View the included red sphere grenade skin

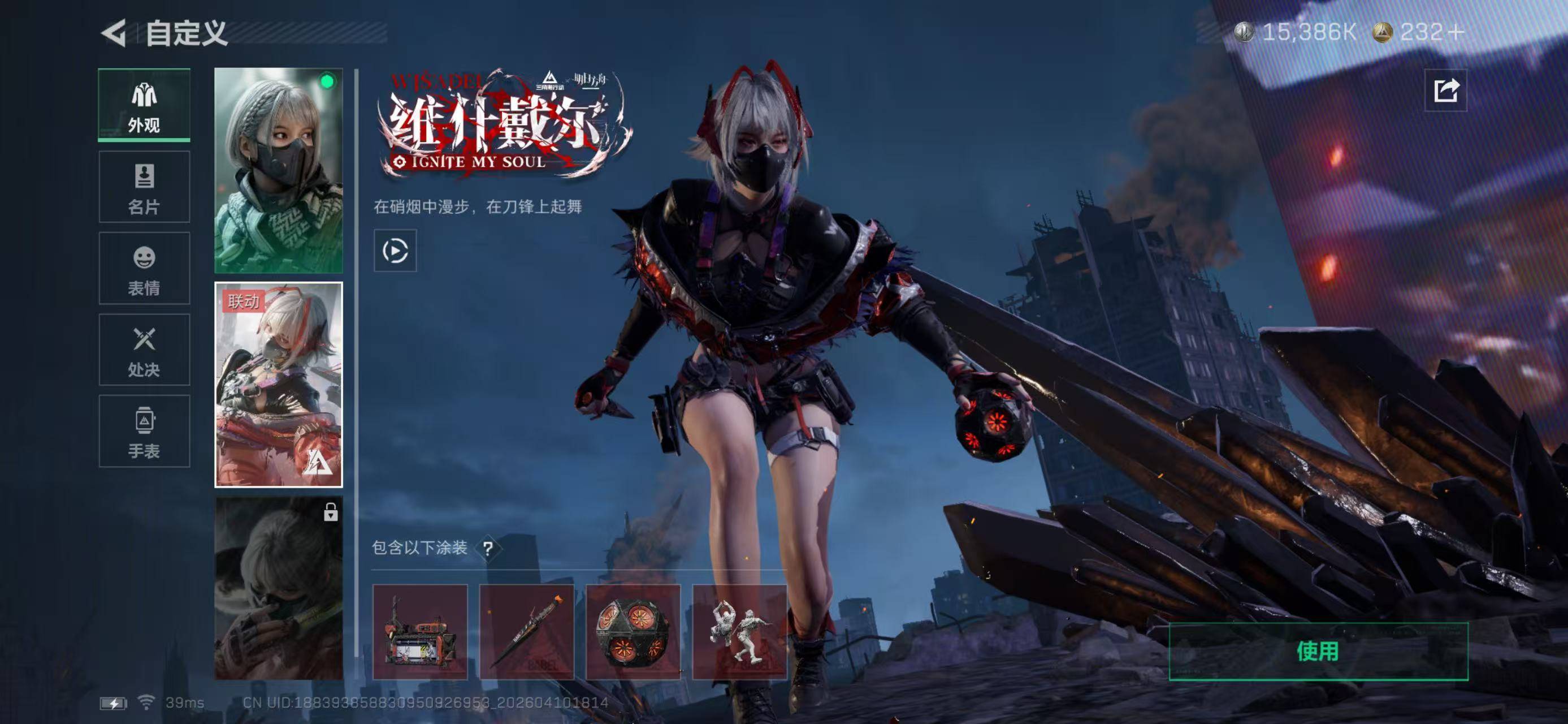(633, 632)
